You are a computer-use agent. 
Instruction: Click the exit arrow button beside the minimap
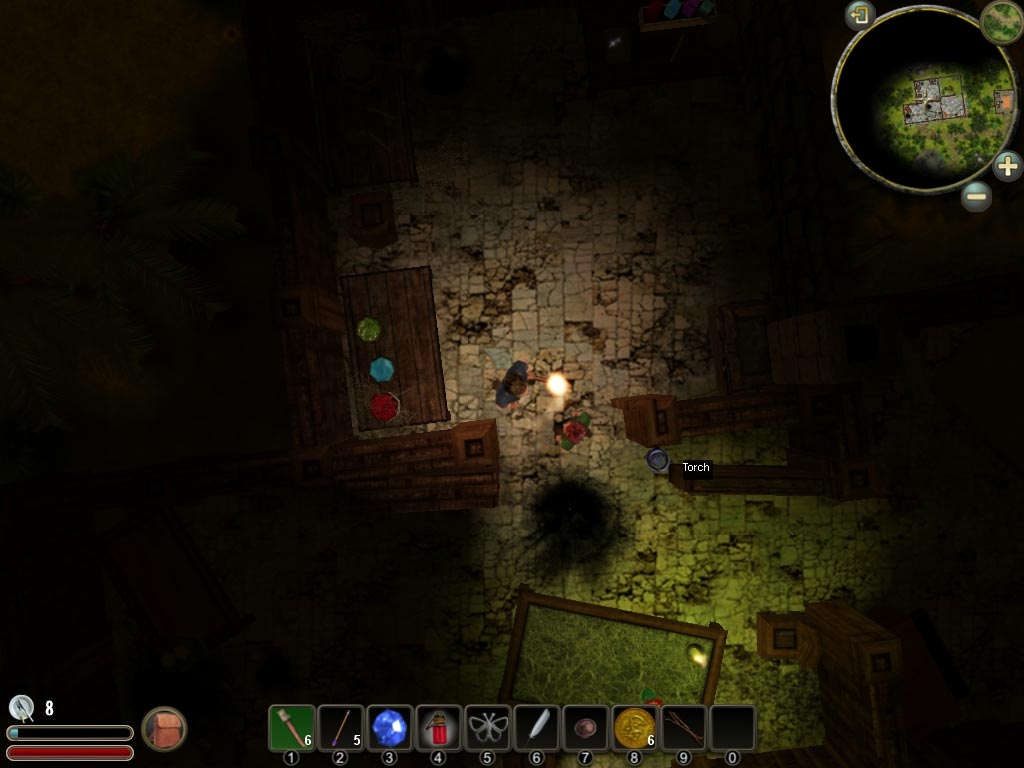pyautogui.click(x=860, y=15)
